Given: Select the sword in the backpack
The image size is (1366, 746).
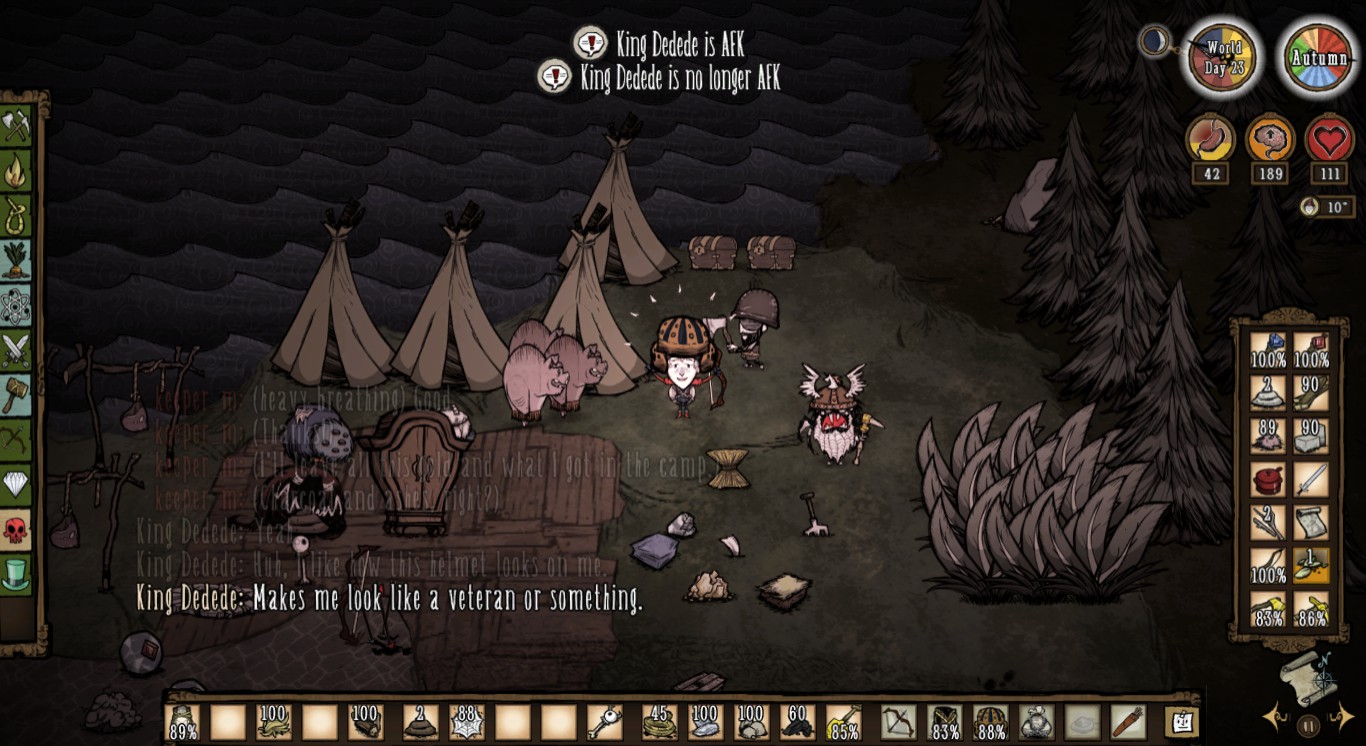Looking at the screenshot, I should [x=1311, y=481].
